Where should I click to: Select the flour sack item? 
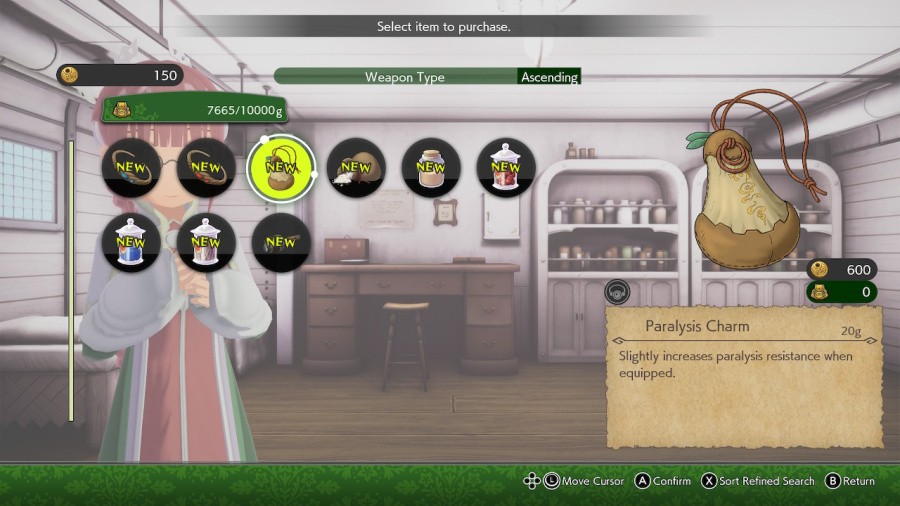click(x=356, y=168)
